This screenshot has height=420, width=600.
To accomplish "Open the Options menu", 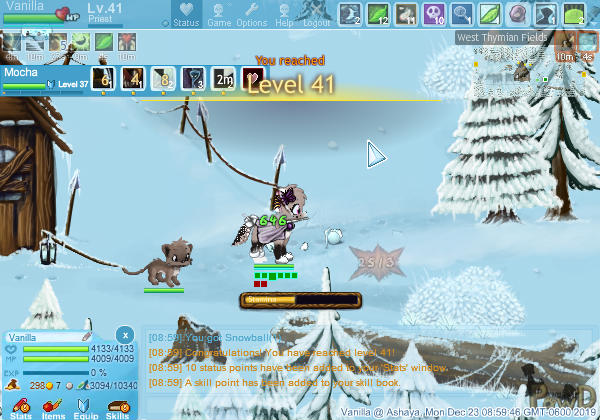I will point(251,14).
